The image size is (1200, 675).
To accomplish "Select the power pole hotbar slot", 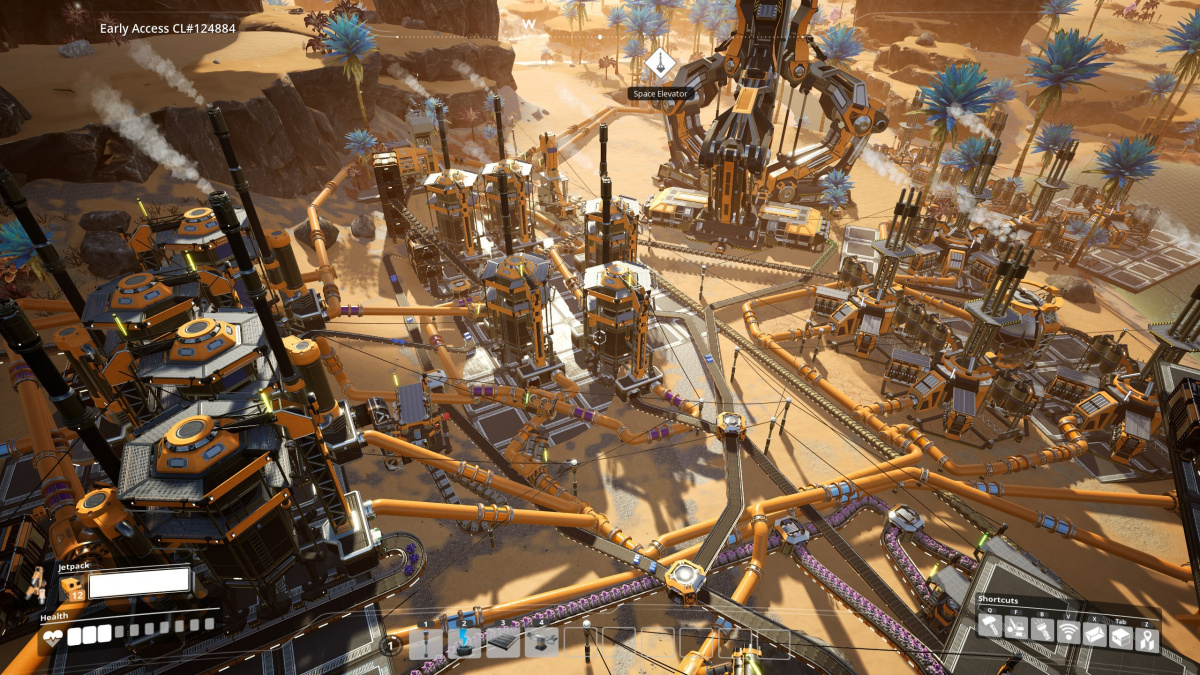I will tap(426, 643).
